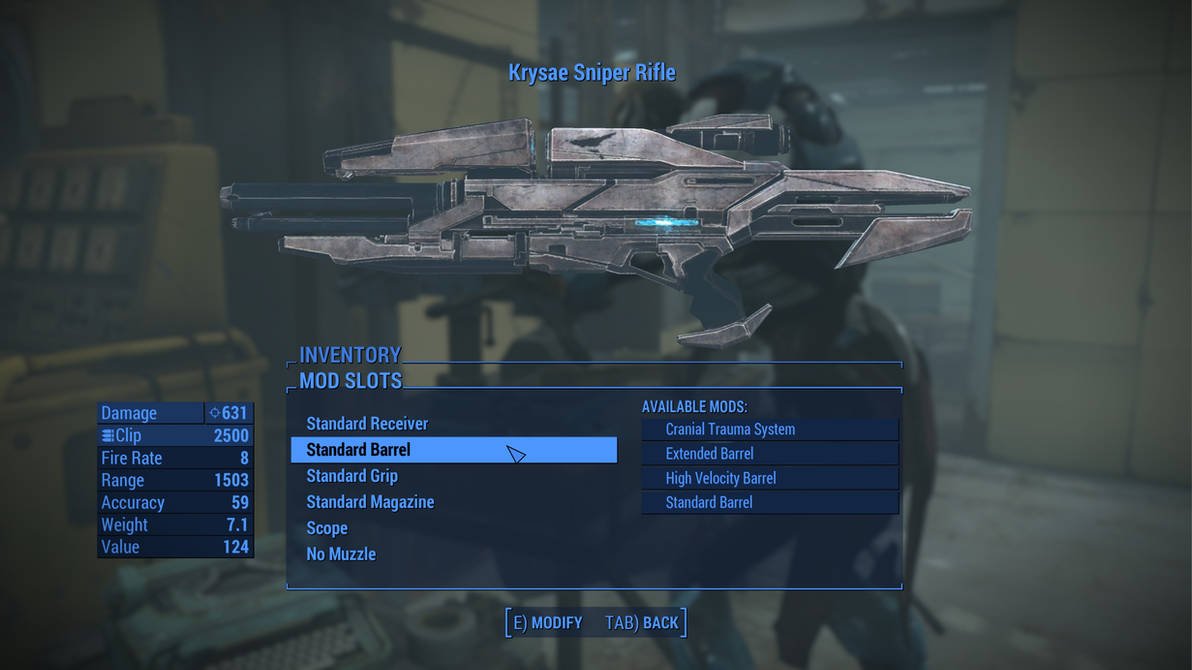Viewport: 1192px width, 670px height.
Task: Go back with the Back button
Action: click(642, 623)
